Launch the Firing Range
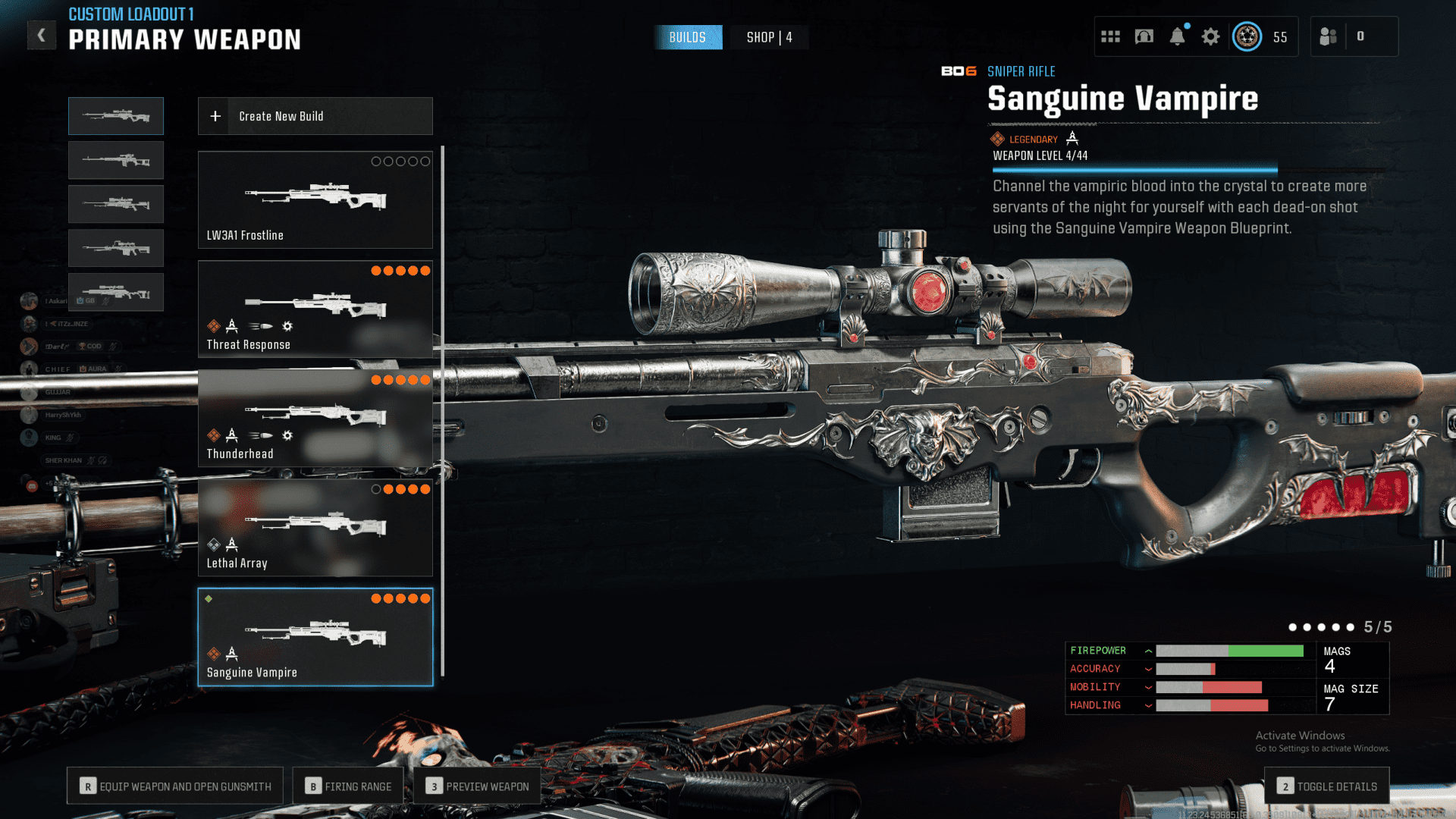This screenshot has width=1456, height=819. [349, 786]
